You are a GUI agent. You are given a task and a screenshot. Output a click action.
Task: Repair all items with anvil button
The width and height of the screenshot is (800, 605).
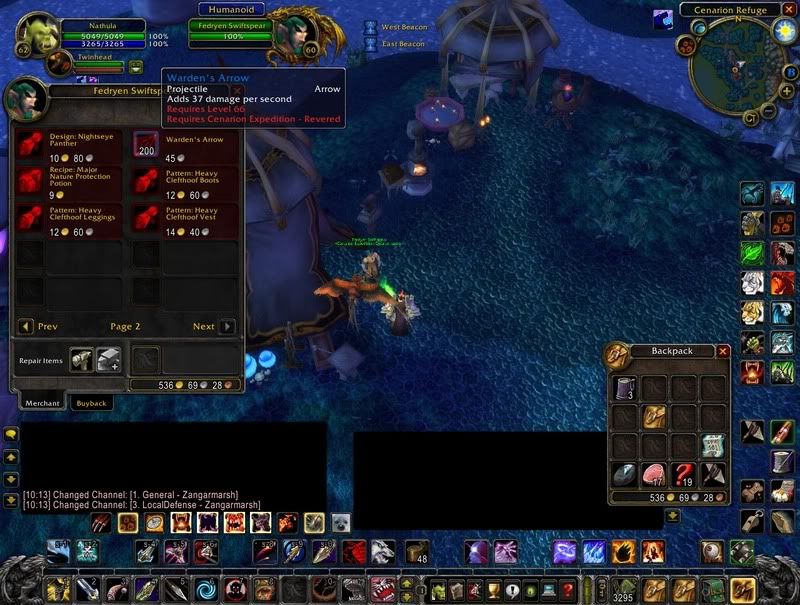coord(108,360)
